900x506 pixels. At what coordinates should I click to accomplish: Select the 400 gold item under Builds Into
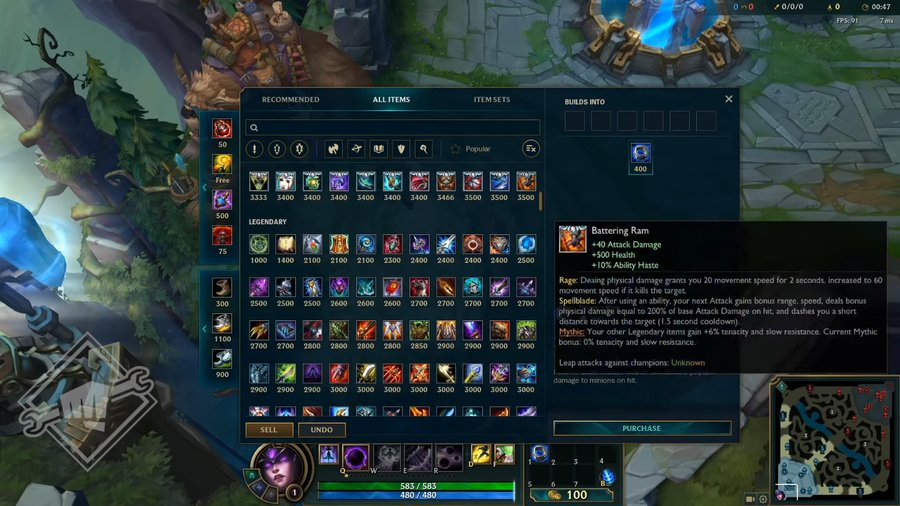pyautogui.click(x=641, y=154)
